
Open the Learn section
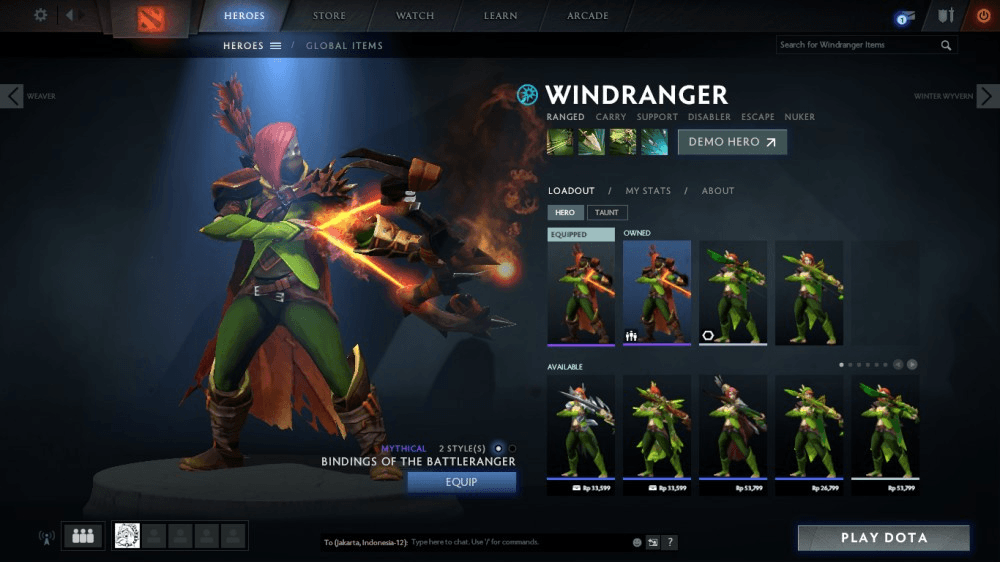[x=500, y=16]
